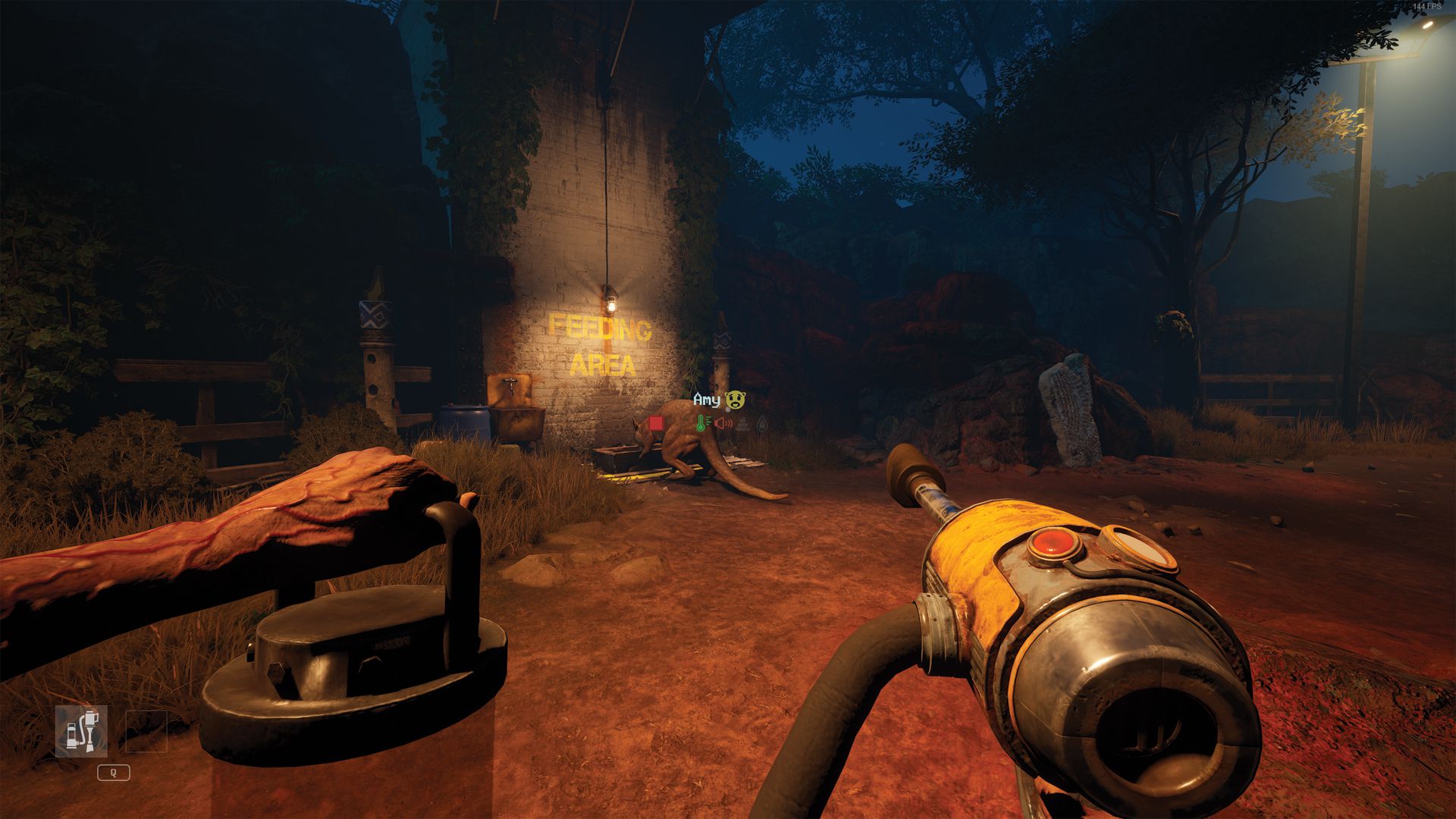This screenshot has width=1456, height=819.
Task: Select the vacuum and sprayer tool slot
Action: point(81,732)
